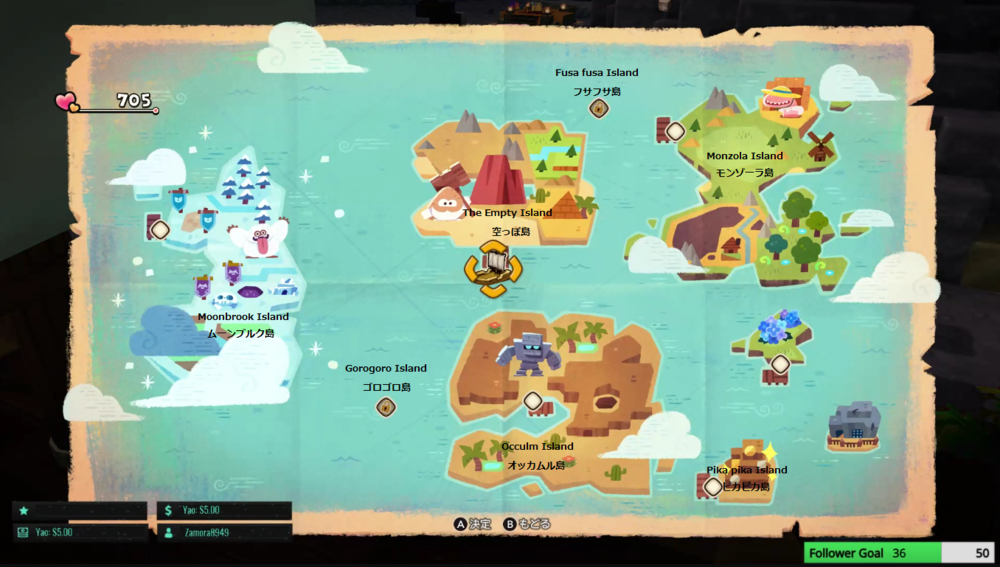Choose the Pika pika Island dock marker

click(713, 487)
